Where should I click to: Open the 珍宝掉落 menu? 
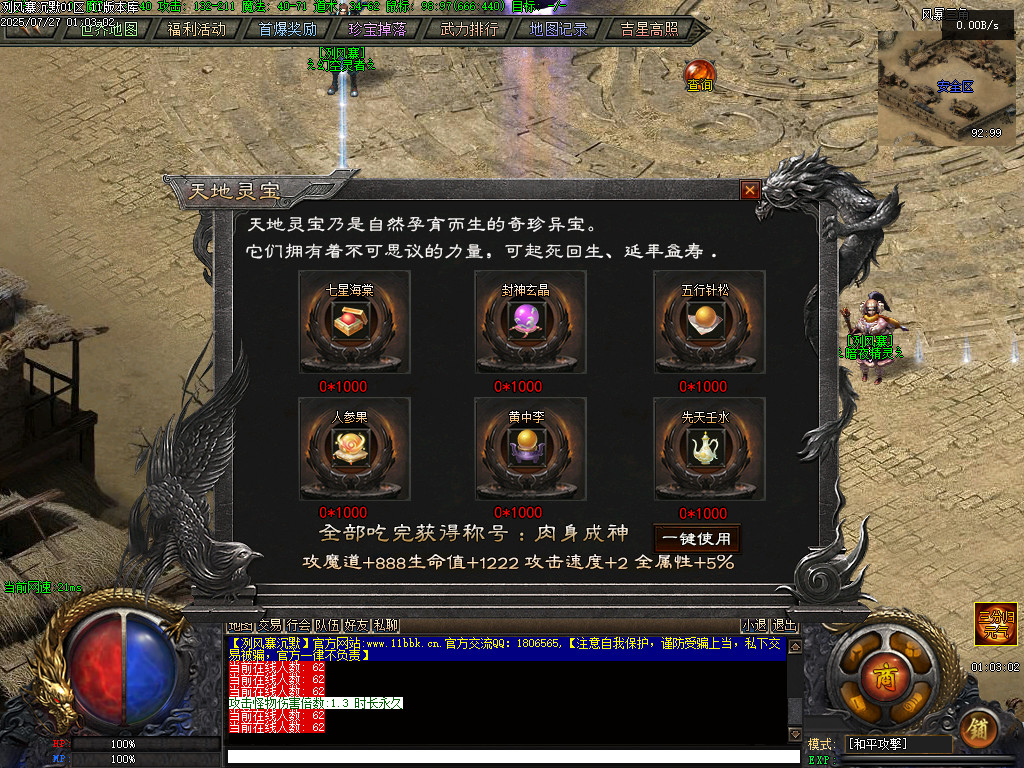(377, 29)
